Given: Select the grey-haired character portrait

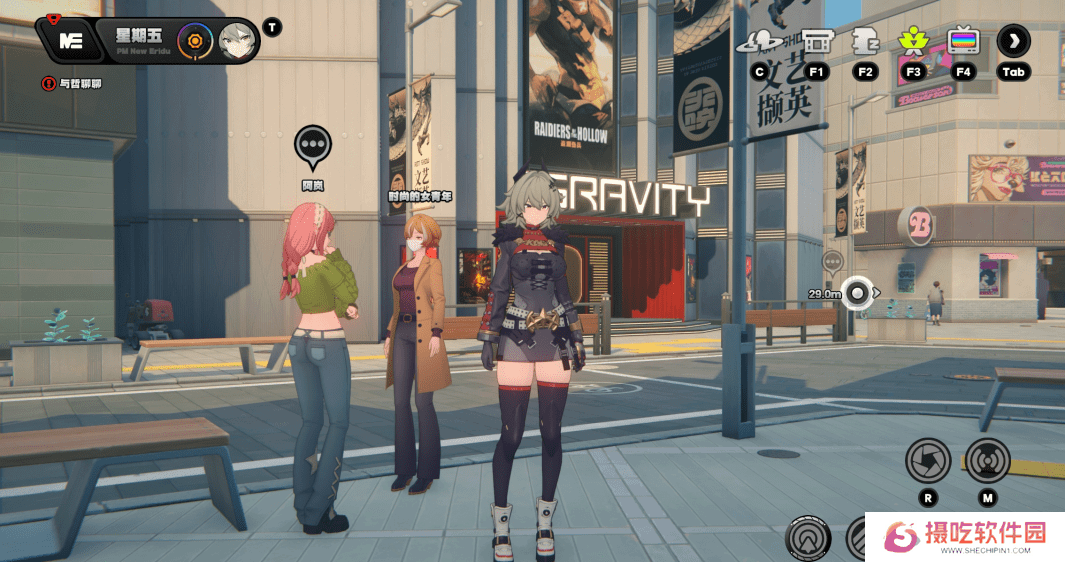Looking at the screenshot, I should [237, 41].
